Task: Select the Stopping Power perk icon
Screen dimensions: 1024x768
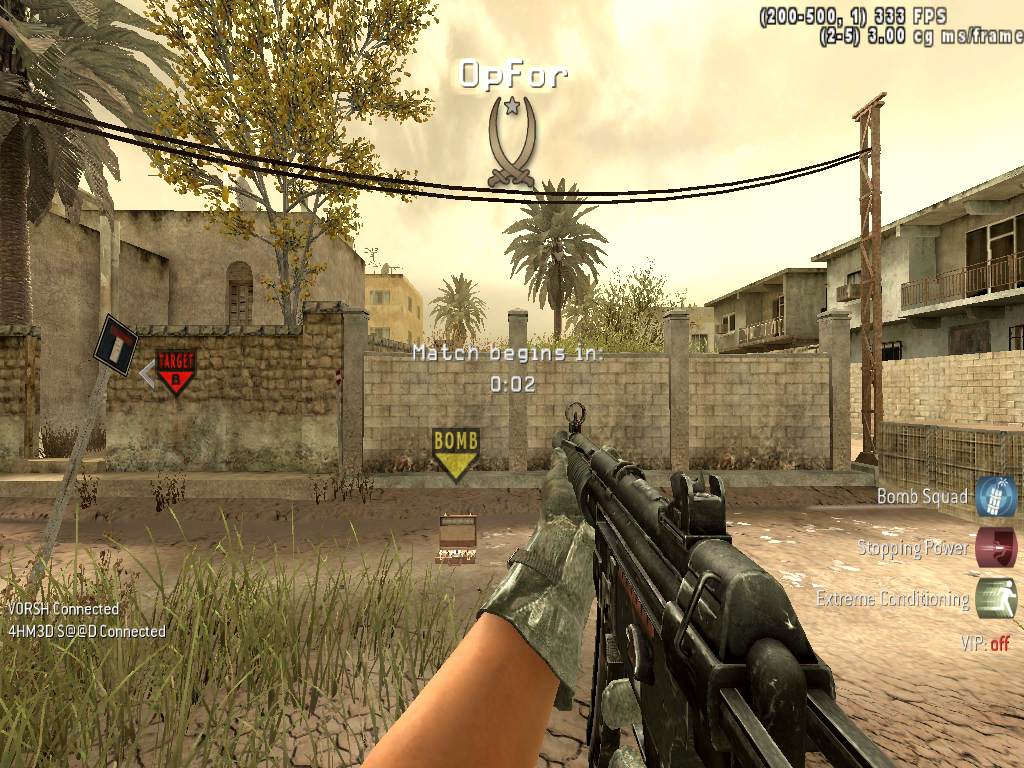Action: pyautogui.click(x=995, y=548)
